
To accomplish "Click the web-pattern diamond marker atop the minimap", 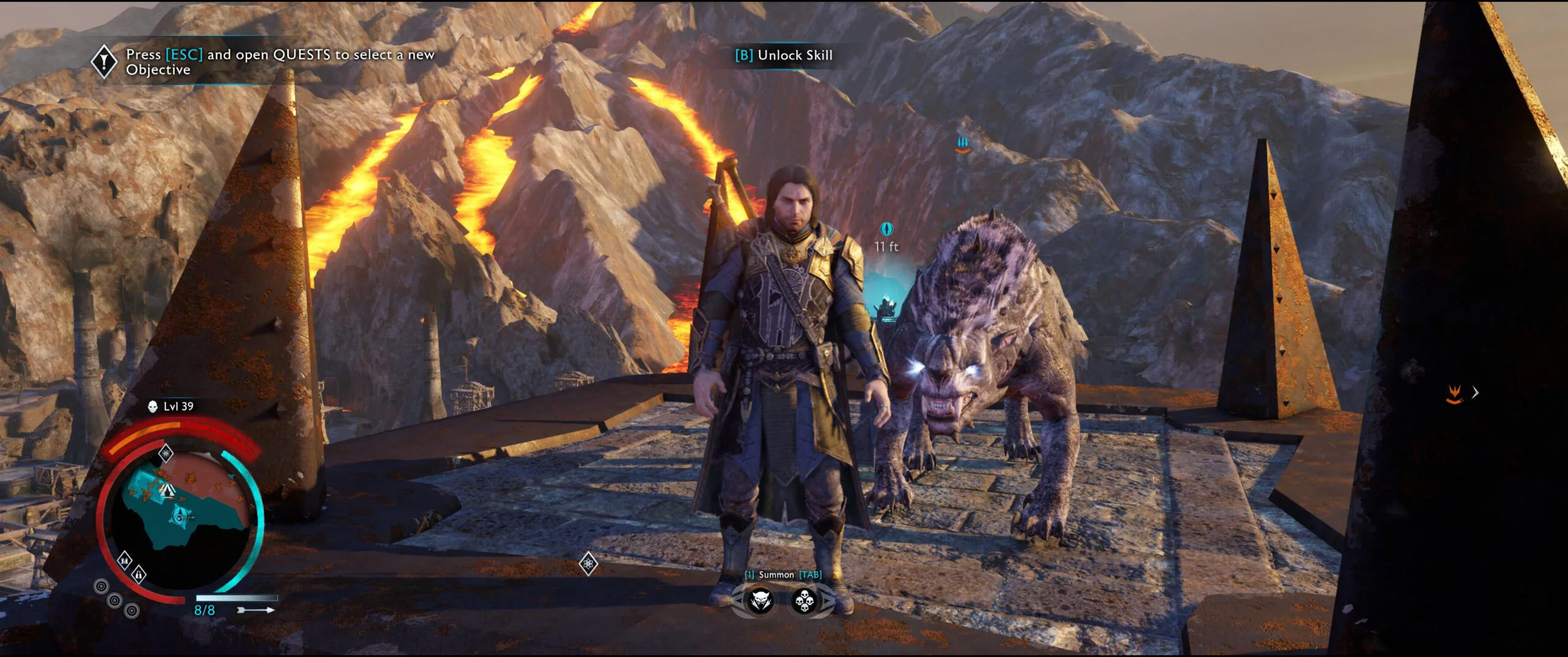I will pyautogui.click(x=166, y=454).
